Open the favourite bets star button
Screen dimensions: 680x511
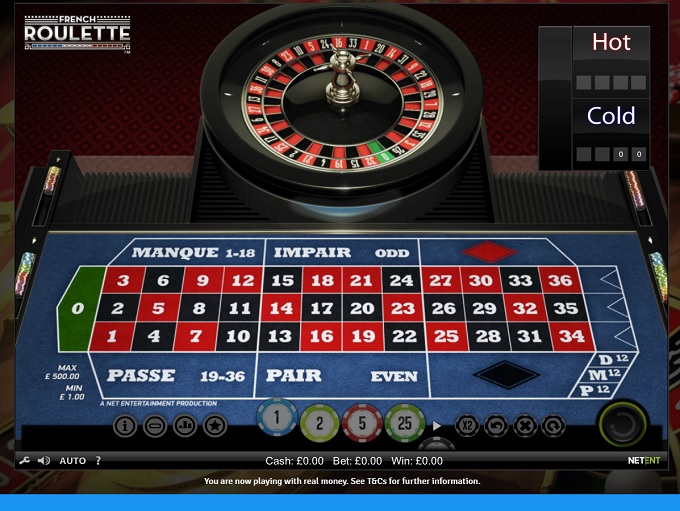click(x=214, y=426)
